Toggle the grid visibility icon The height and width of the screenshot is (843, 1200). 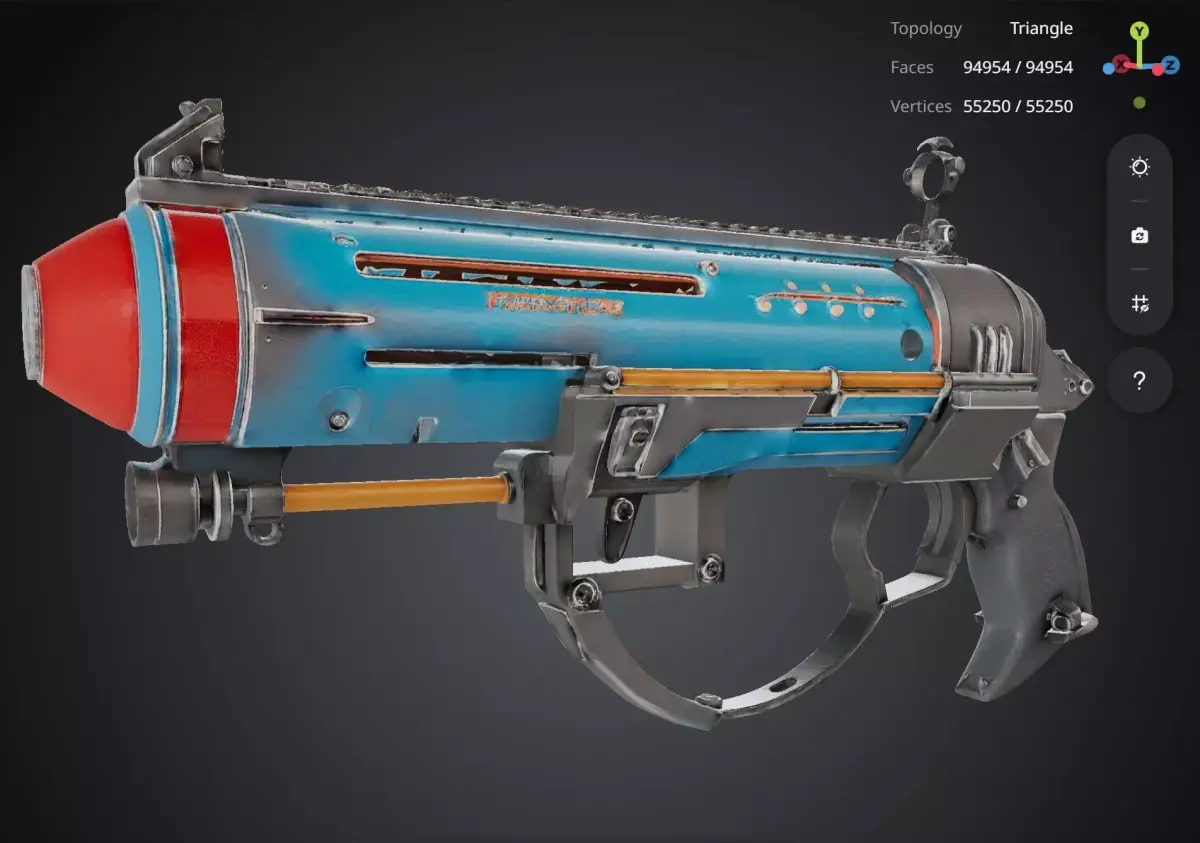click(x=1139, y=303)
